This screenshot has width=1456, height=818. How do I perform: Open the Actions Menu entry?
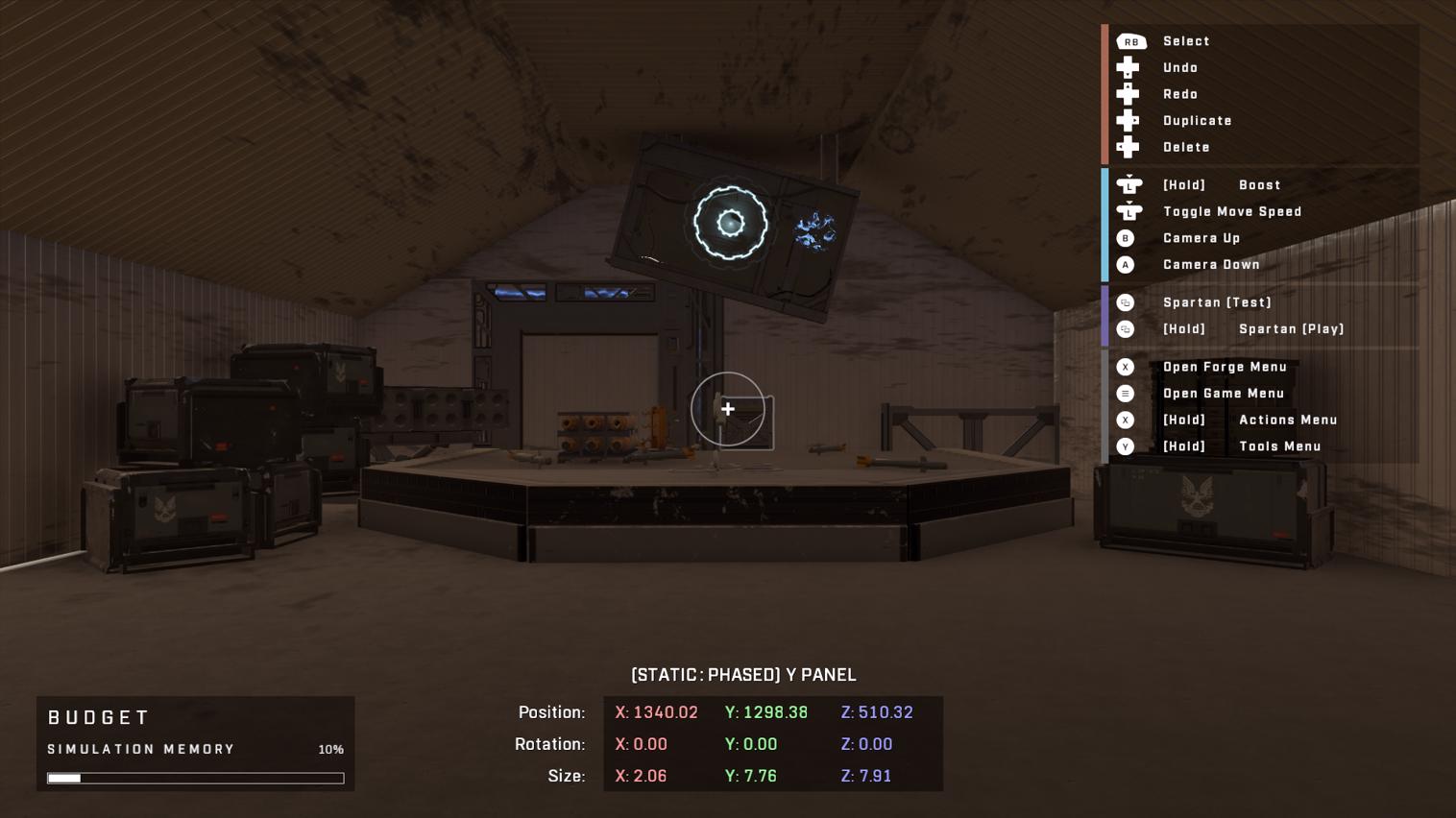(1288, 420)
